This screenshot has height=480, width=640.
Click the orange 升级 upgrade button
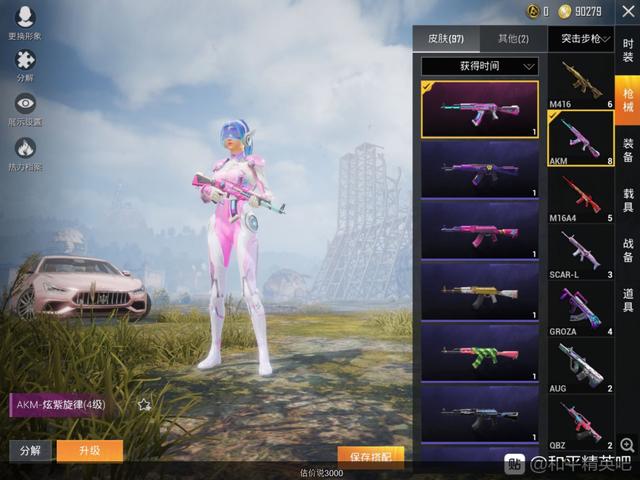click(90, 451)
